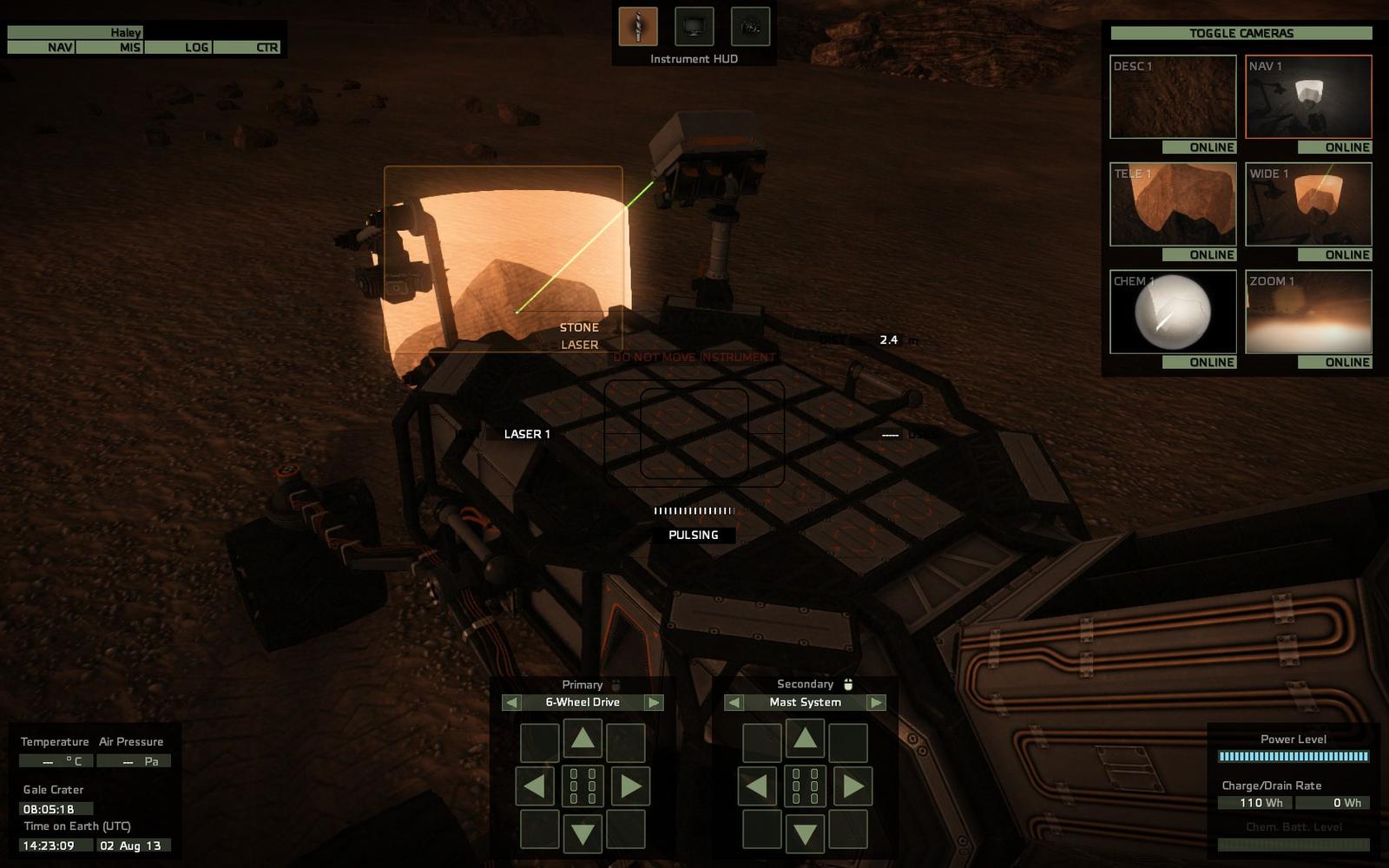Screen dimensions: 1389x868
Task: Open the NAV tab
Action: [42, 47]
